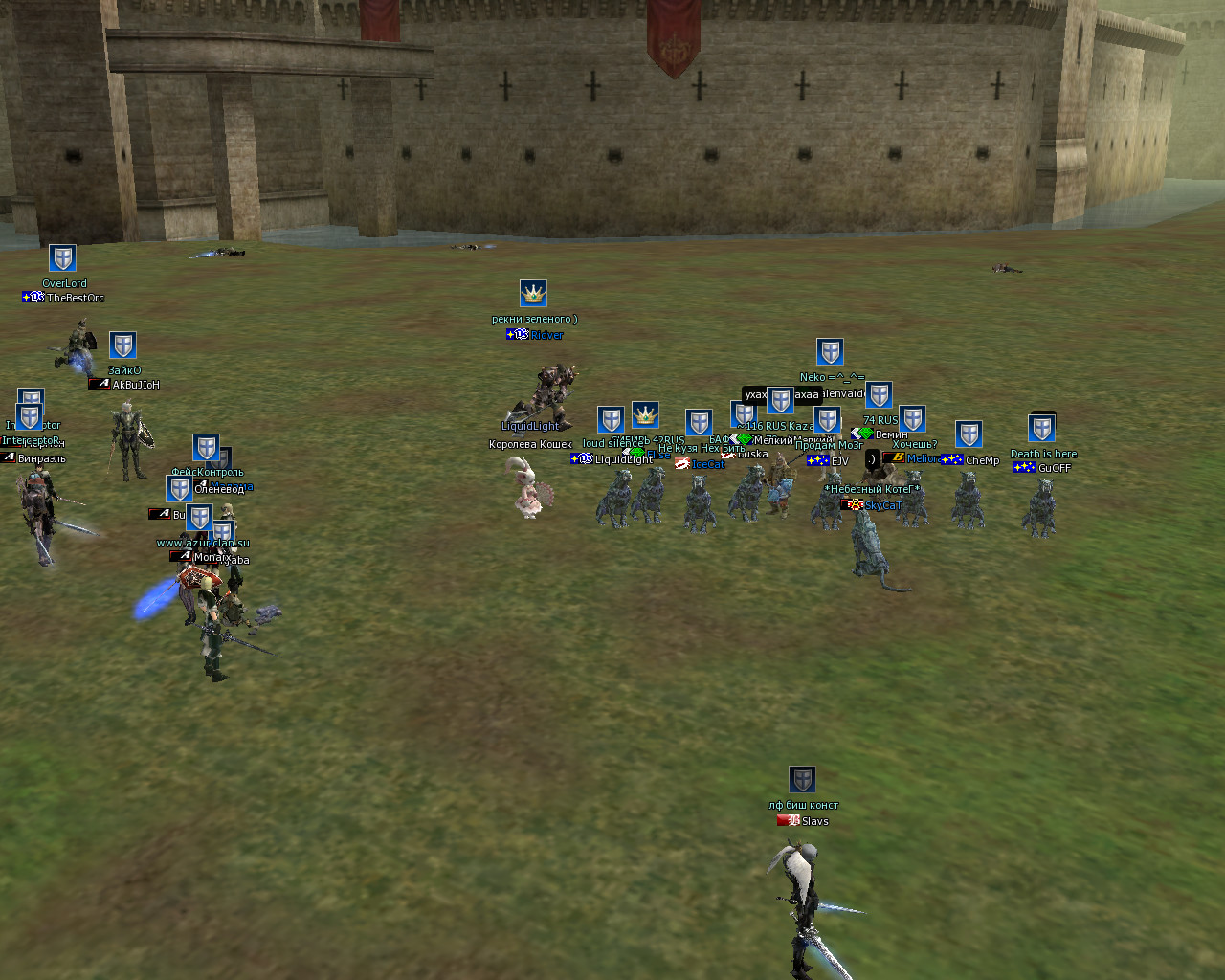The height and width of the screenshot is (980, 1225).
Task: Open the store icon above CheMp
Action: [969, 434]
